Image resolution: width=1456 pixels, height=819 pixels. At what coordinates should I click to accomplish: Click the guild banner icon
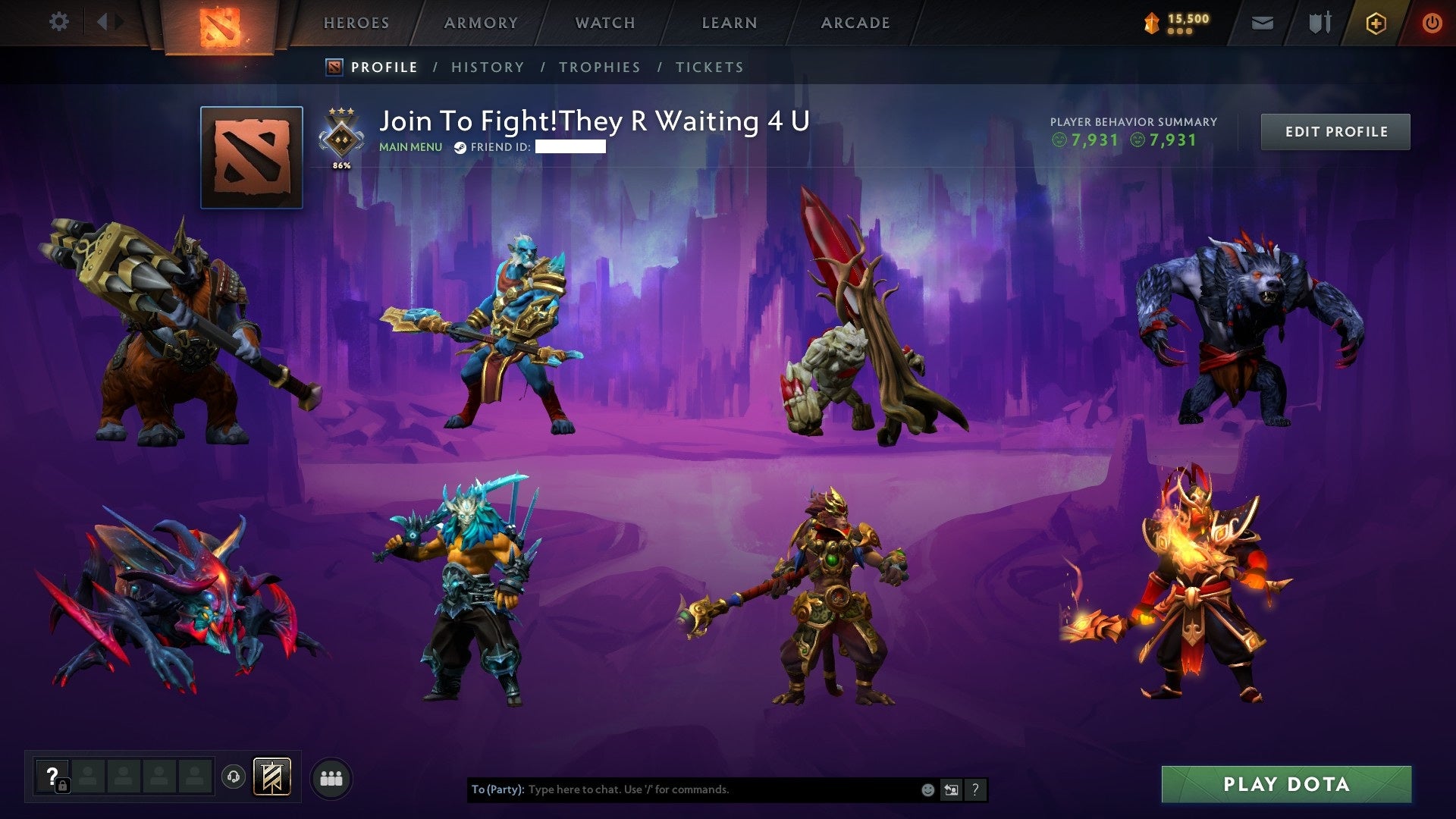point(271,776)
